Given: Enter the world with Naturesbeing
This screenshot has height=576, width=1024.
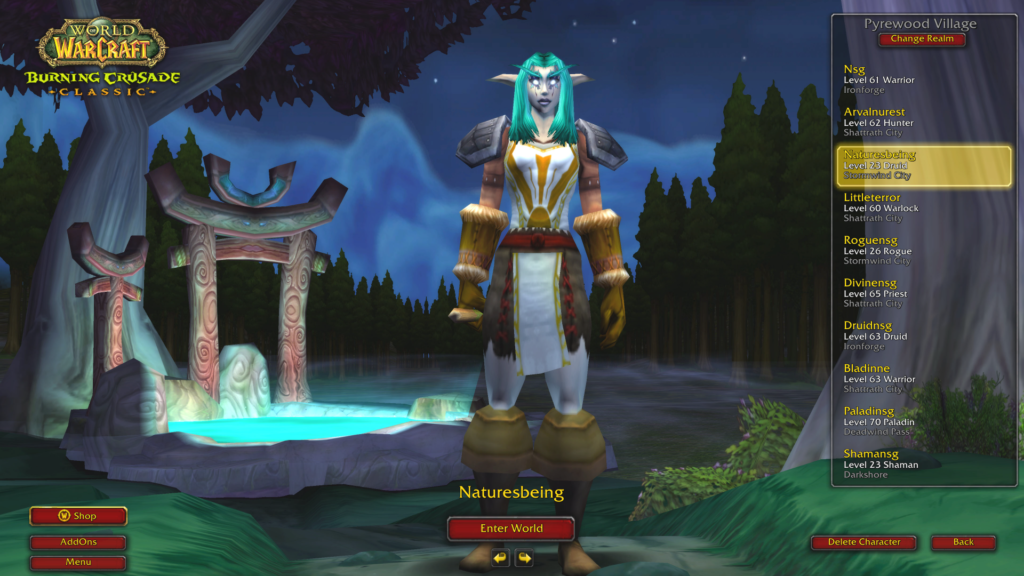Looking at the screenshot, I should 511,528.
